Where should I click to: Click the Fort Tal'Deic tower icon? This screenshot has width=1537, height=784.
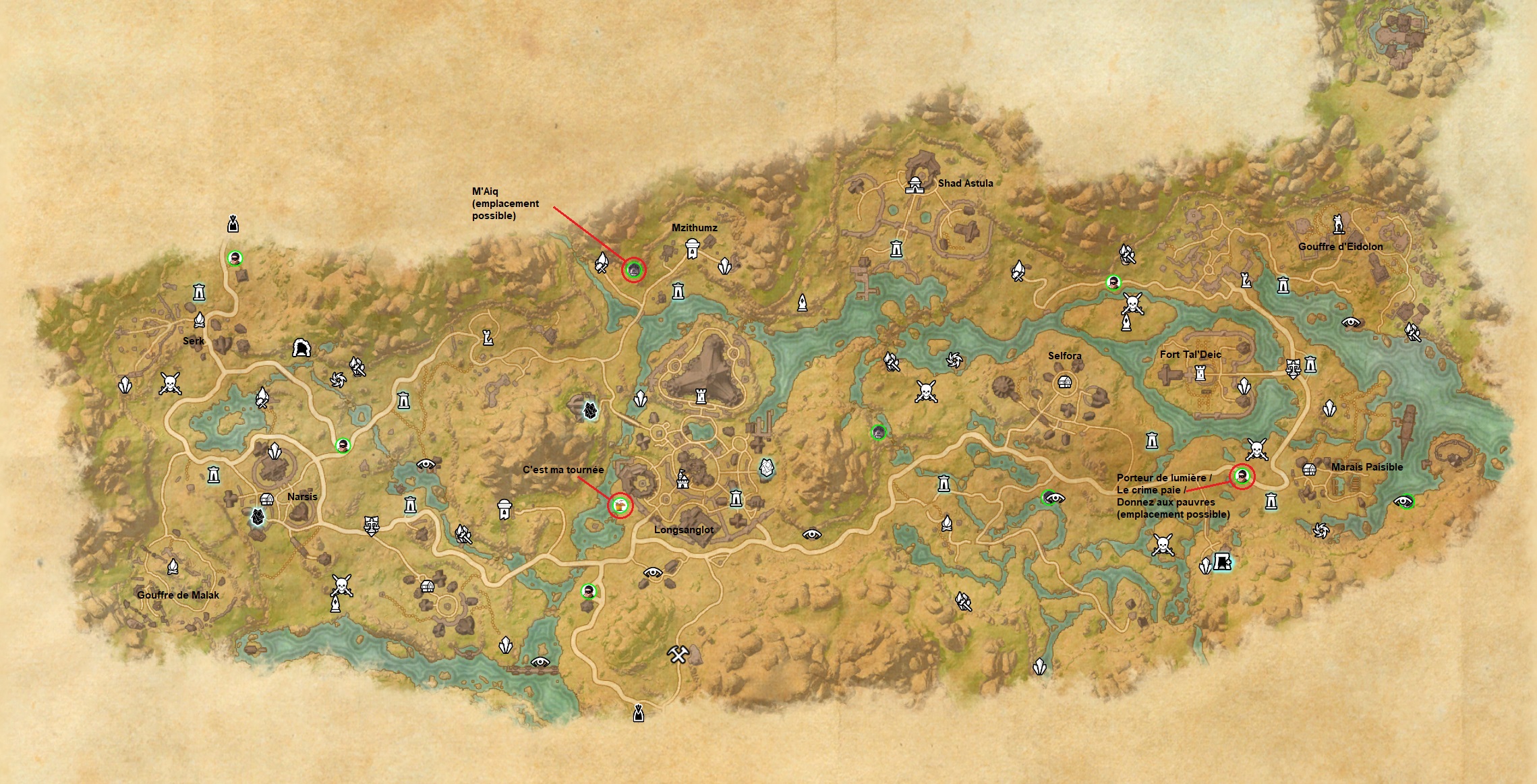click(1200, 372)
